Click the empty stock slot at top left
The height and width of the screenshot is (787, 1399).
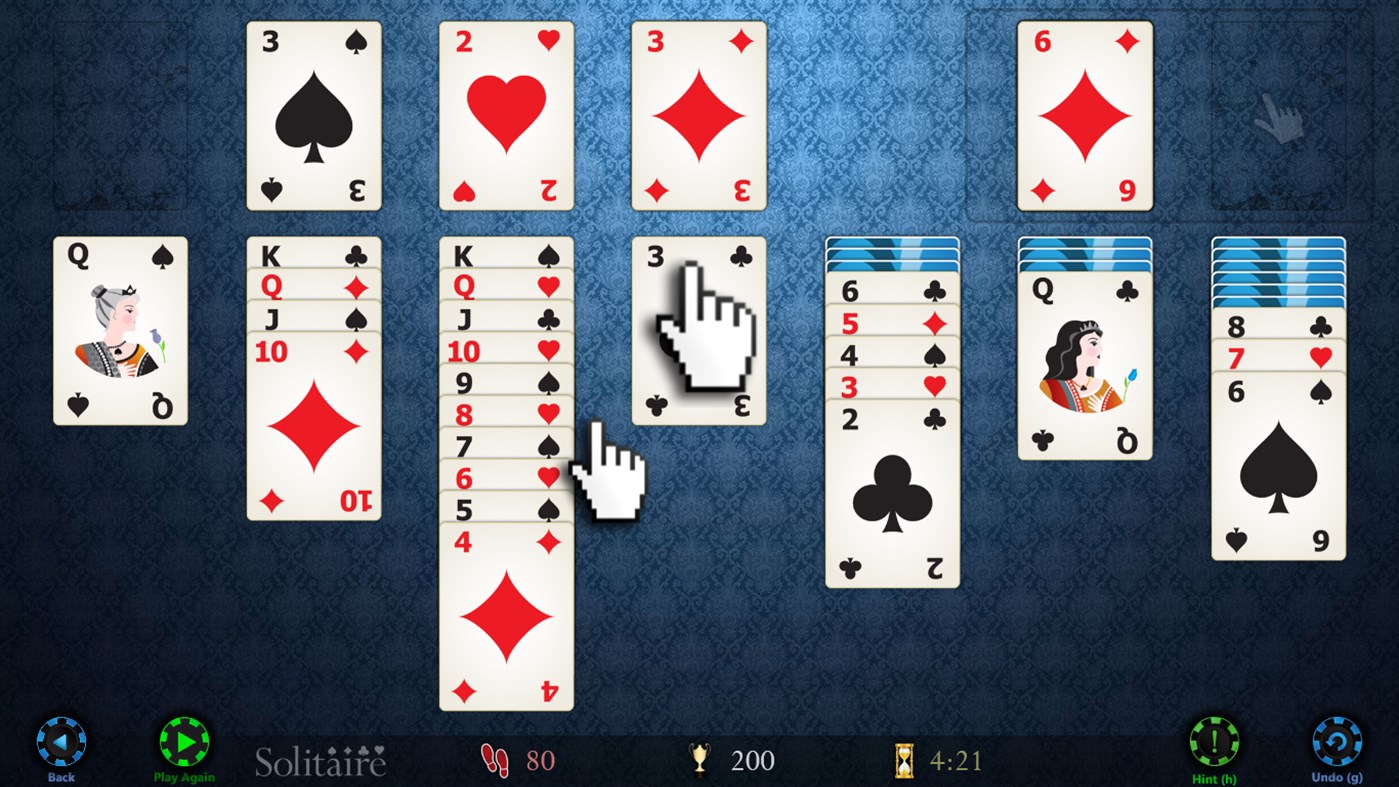[x=119, y=115]
